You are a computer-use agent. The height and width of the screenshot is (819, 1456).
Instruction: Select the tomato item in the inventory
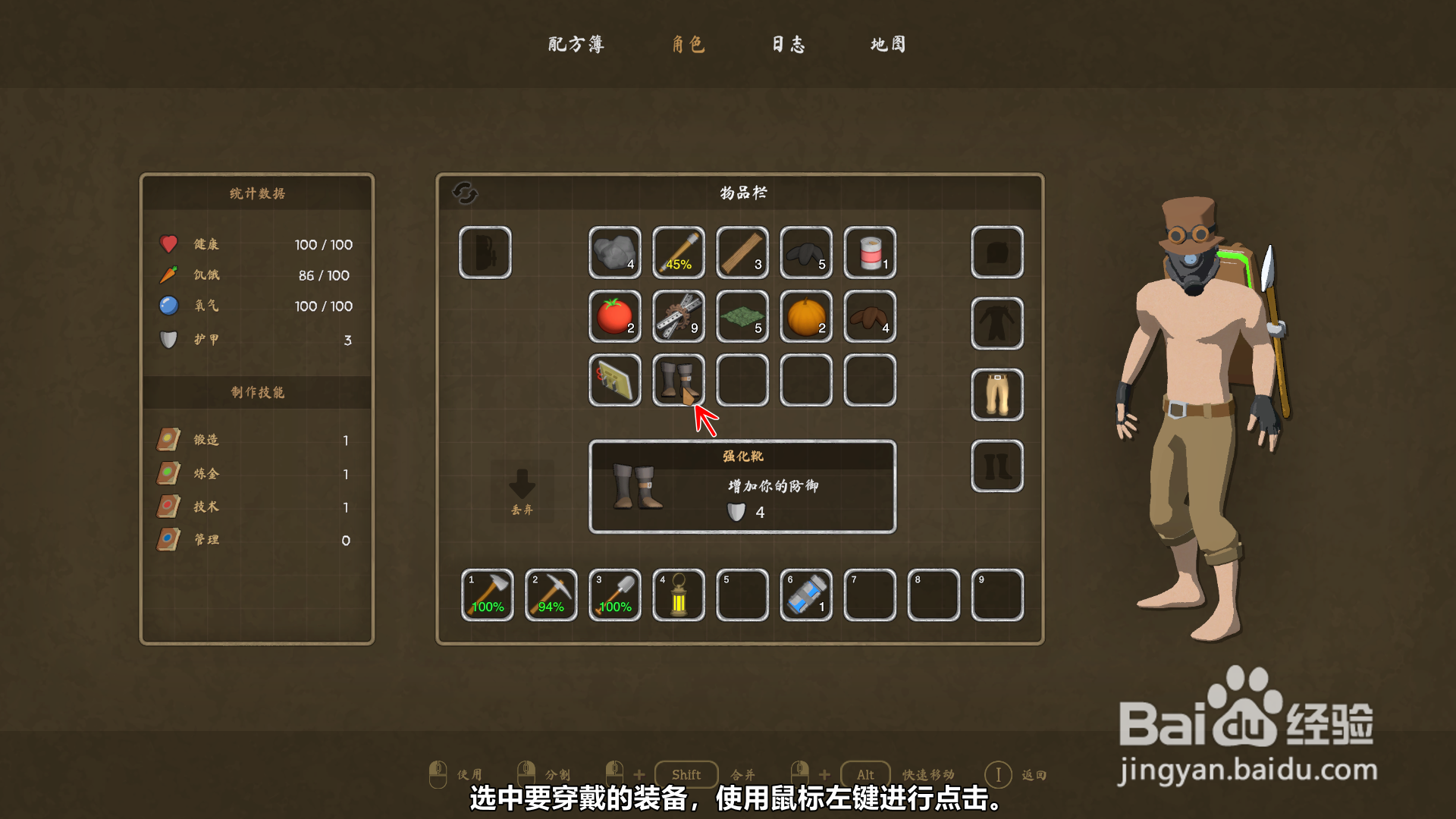(614, 317)
